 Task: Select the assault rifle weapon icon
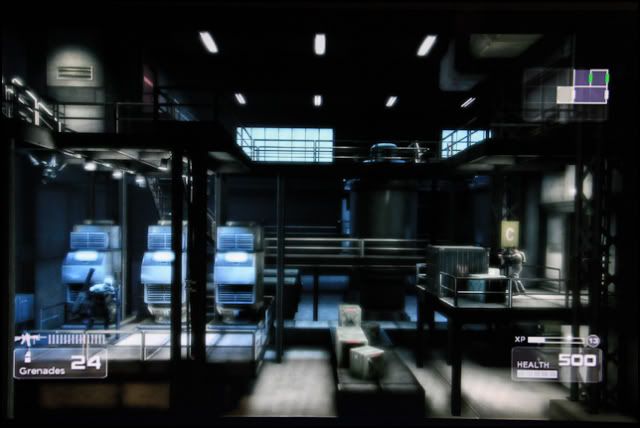[x=28, y=339]
